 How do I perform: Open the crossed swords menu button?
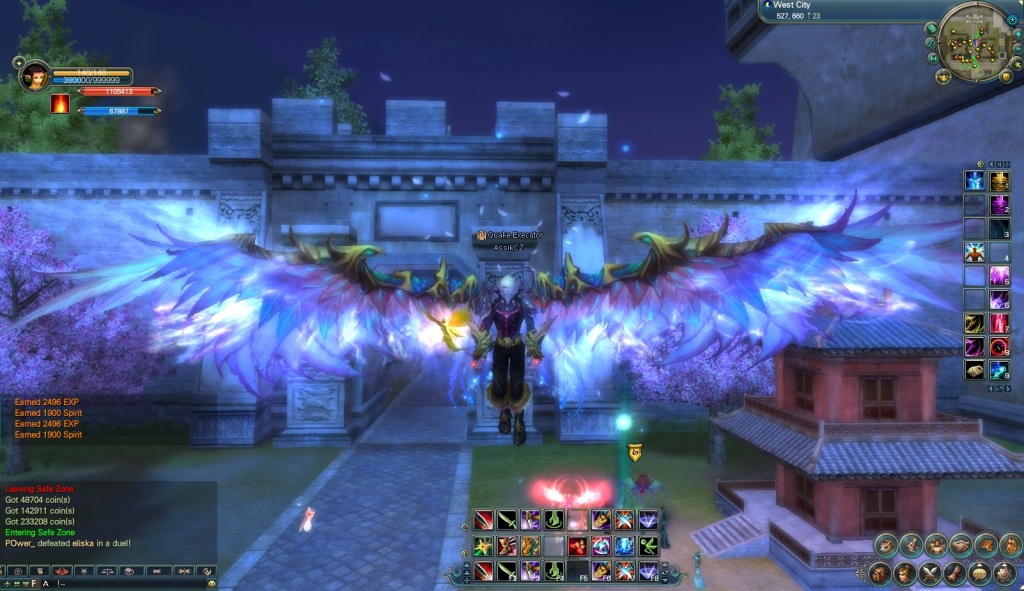tap(930, 573)
